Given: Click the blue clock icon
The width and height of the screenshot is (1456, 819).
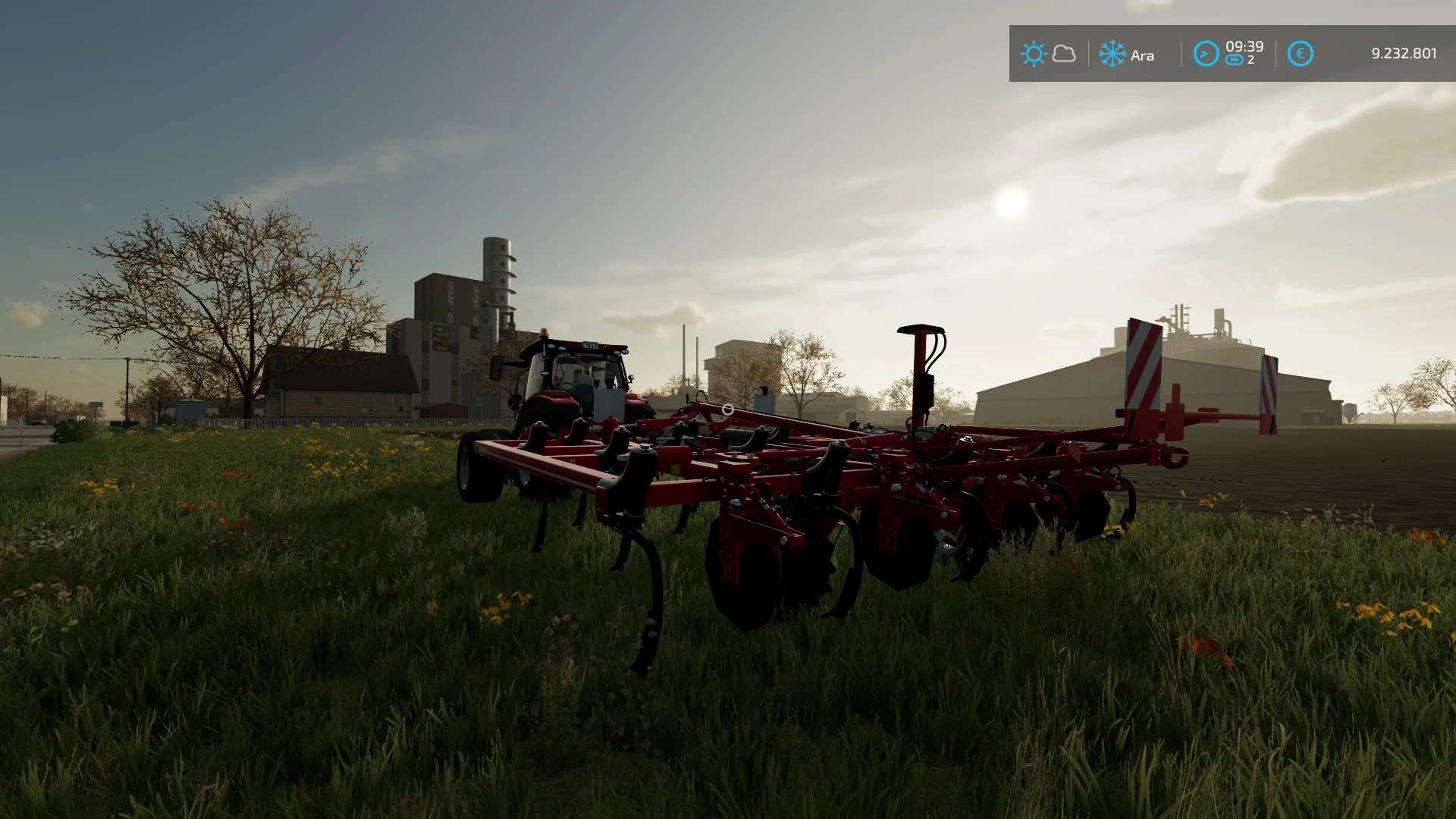Looking at the screenshot, I should (1206, 54).
